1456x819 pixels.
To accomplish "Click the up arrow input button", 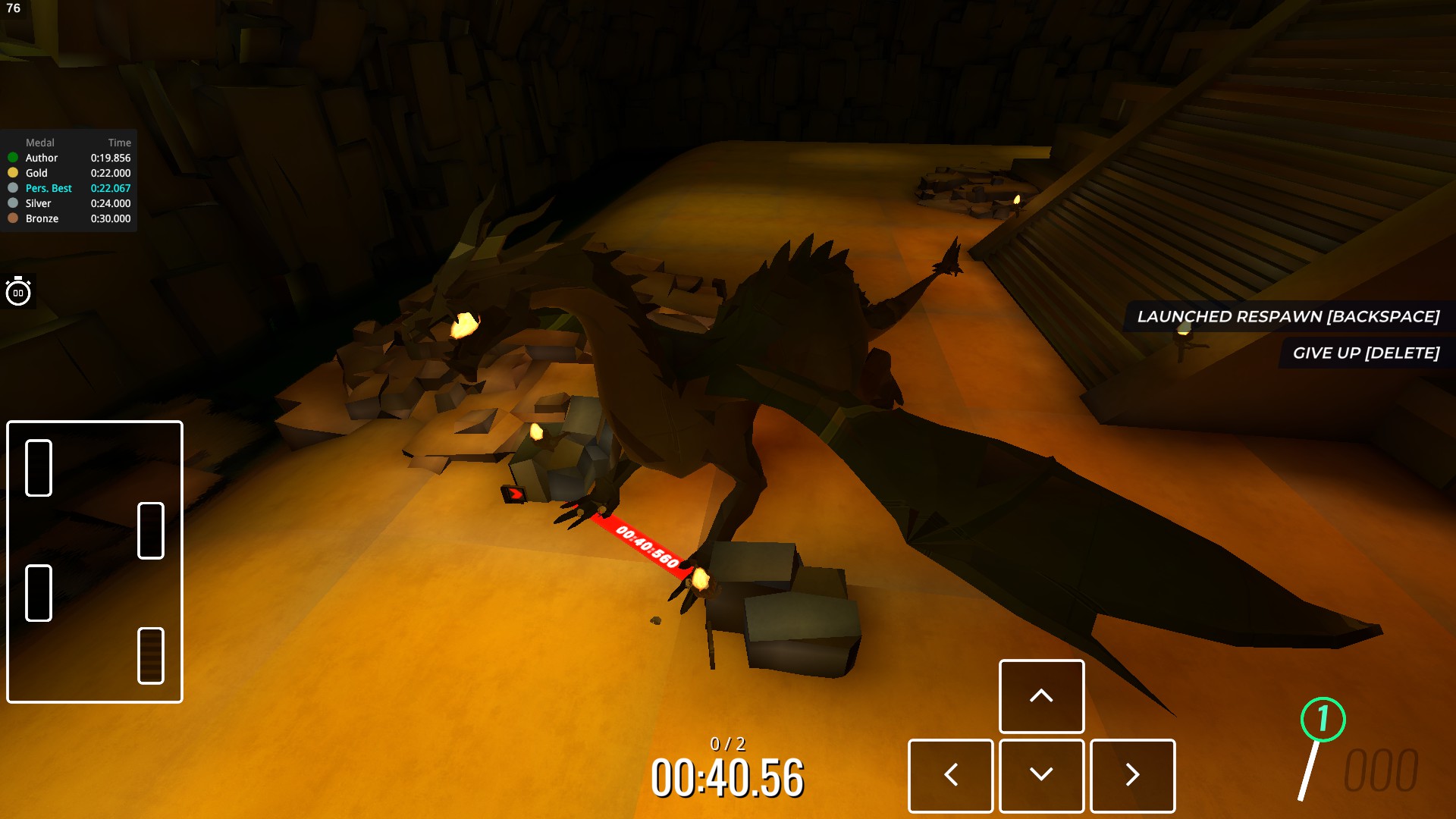I will point(1041,696).
